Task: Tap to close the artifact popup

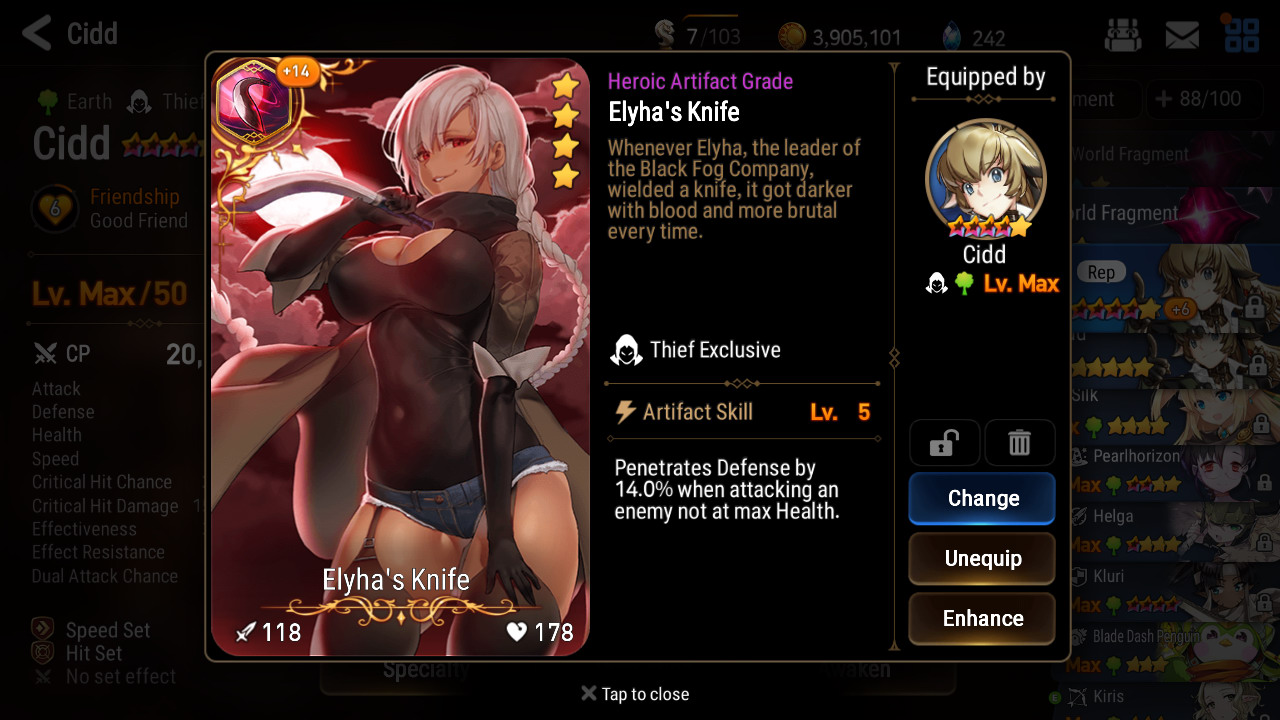Action: [635, 694]
